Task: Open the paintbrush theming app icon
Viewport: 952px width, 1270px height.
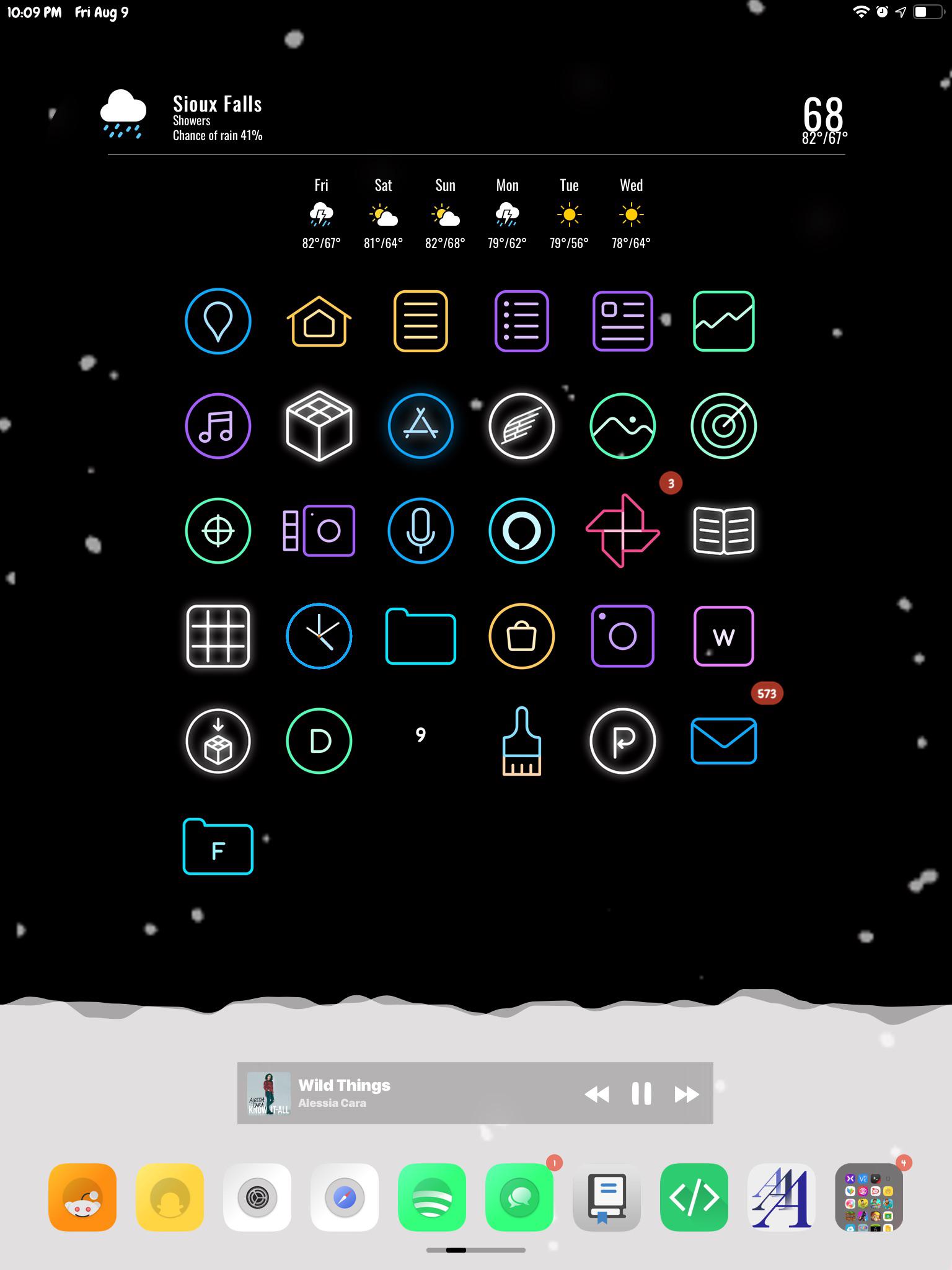Action: click(521, 742)
